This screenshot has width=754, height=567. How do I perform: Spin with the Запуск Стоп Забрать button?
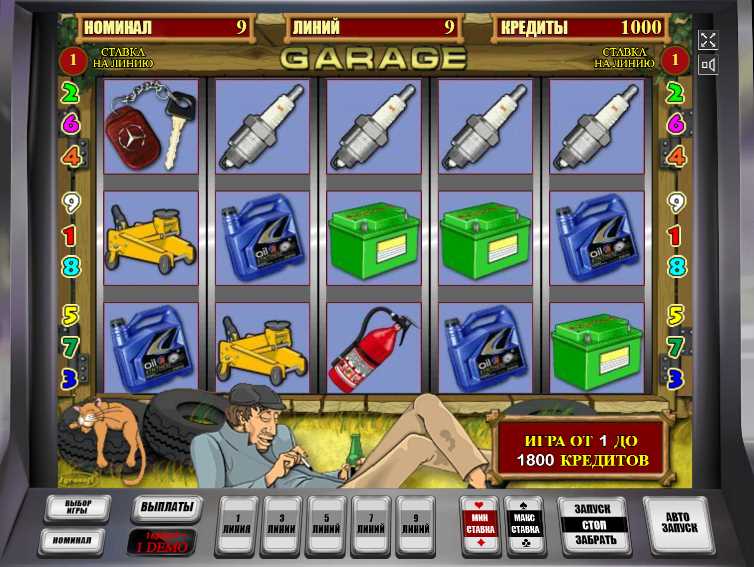click(x=593, y=524)
